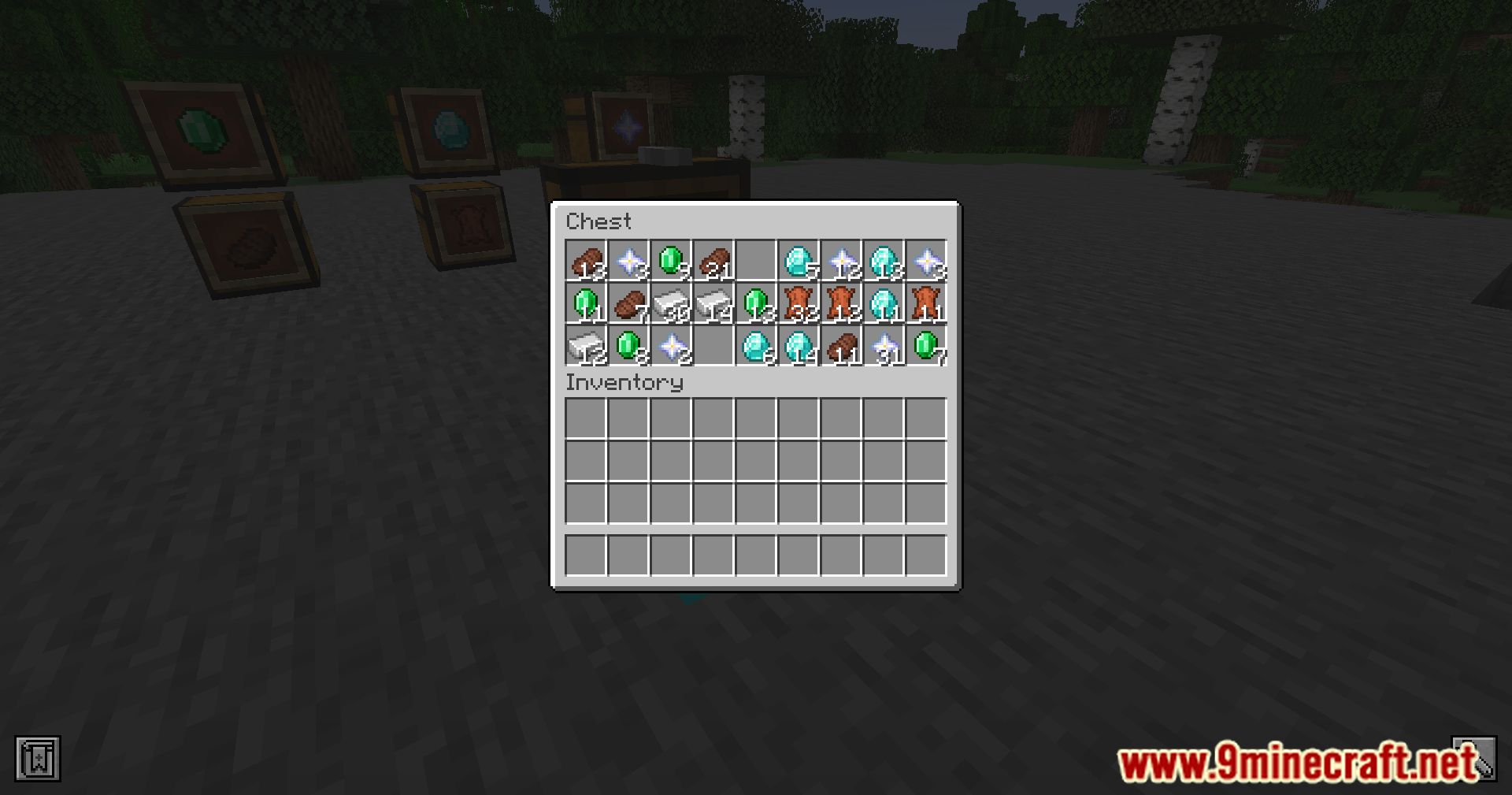The image size is (1512, 795).
Task: Grab the 21 leather in the top row
Action: click(x=717, y=260)
